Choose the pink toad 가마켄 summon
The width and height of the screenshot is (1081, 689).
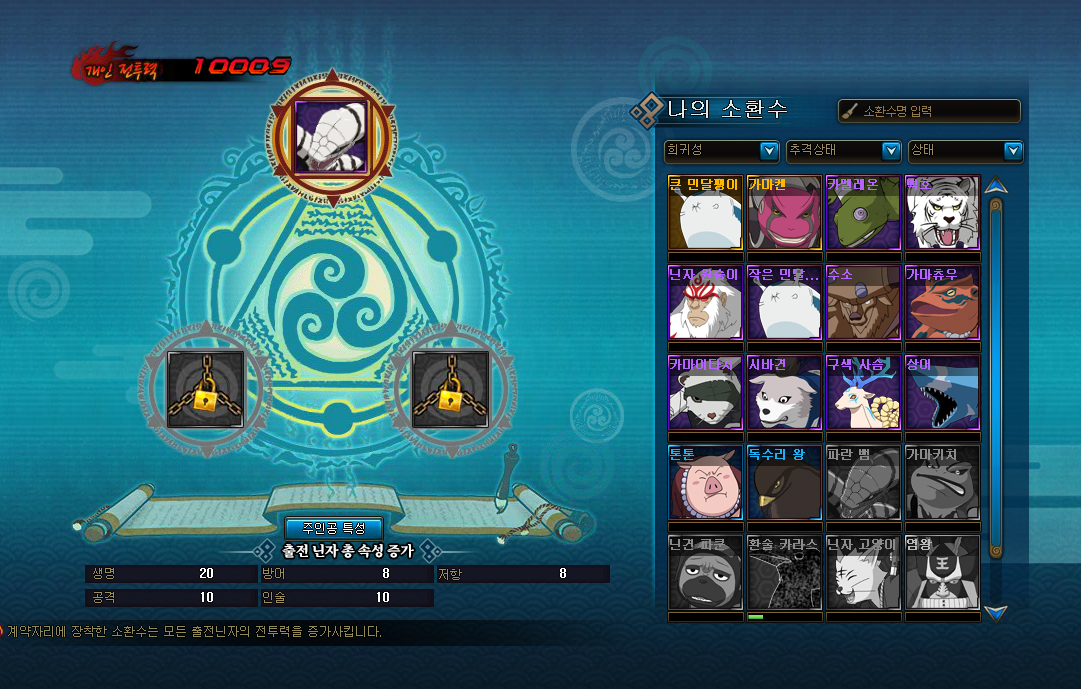click(x=784, y=212)
